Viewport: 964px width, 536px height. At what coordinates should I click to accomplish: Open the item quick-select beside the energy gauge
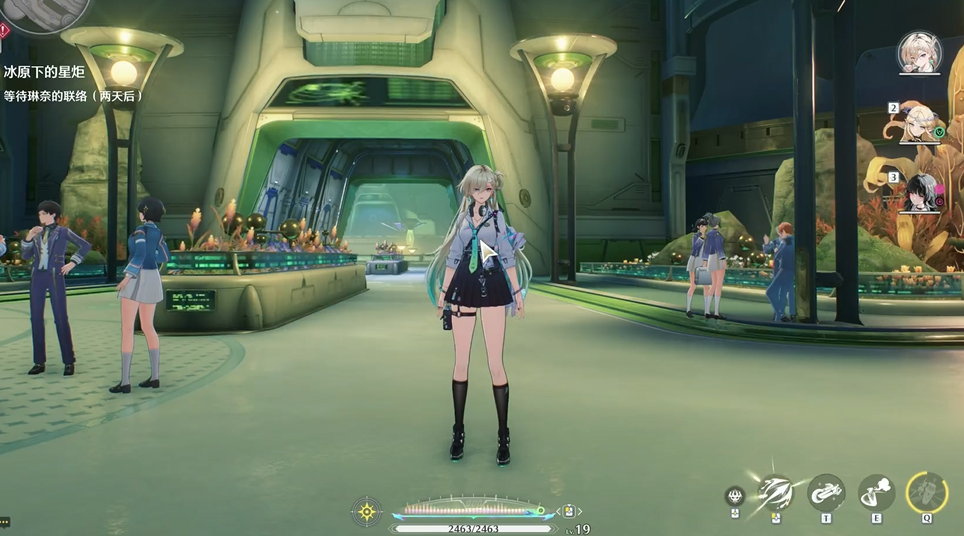pyautogui.click(x=568, y=511)
